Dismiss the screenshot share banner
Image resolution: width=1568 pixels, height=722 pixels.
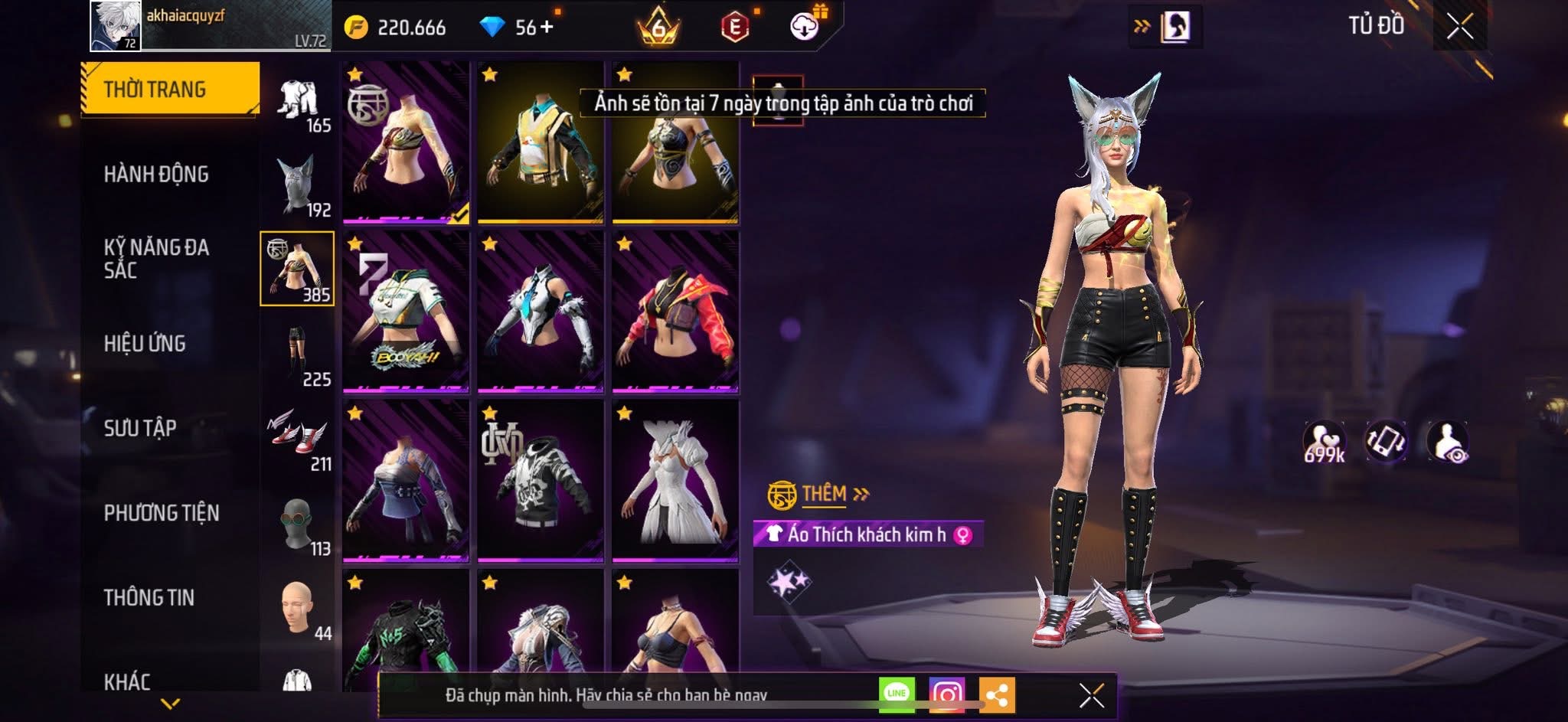pyautogui.click(x=1091, y=695)
